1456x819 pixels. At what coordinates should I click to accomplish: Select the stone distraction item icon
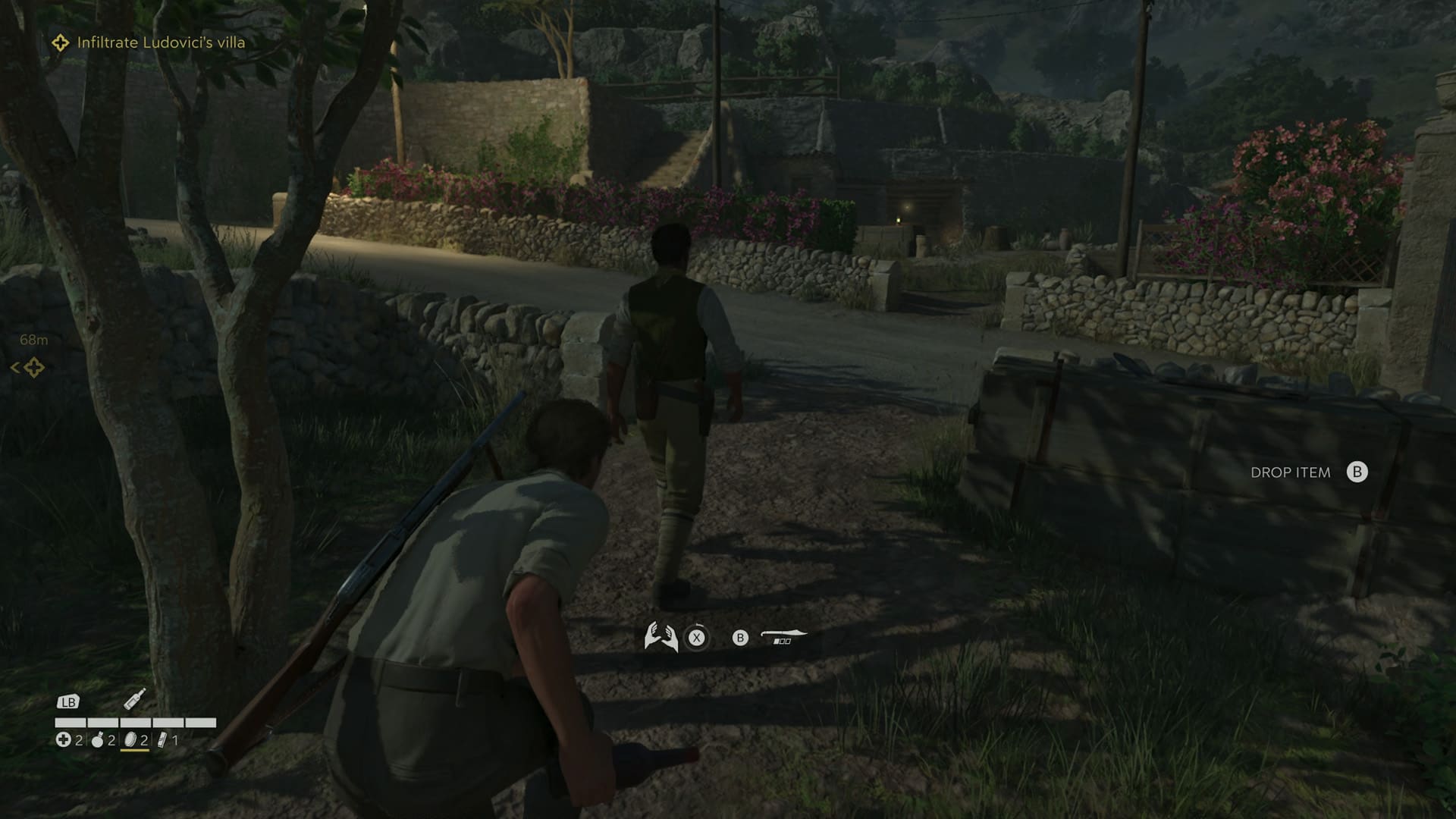130,741
